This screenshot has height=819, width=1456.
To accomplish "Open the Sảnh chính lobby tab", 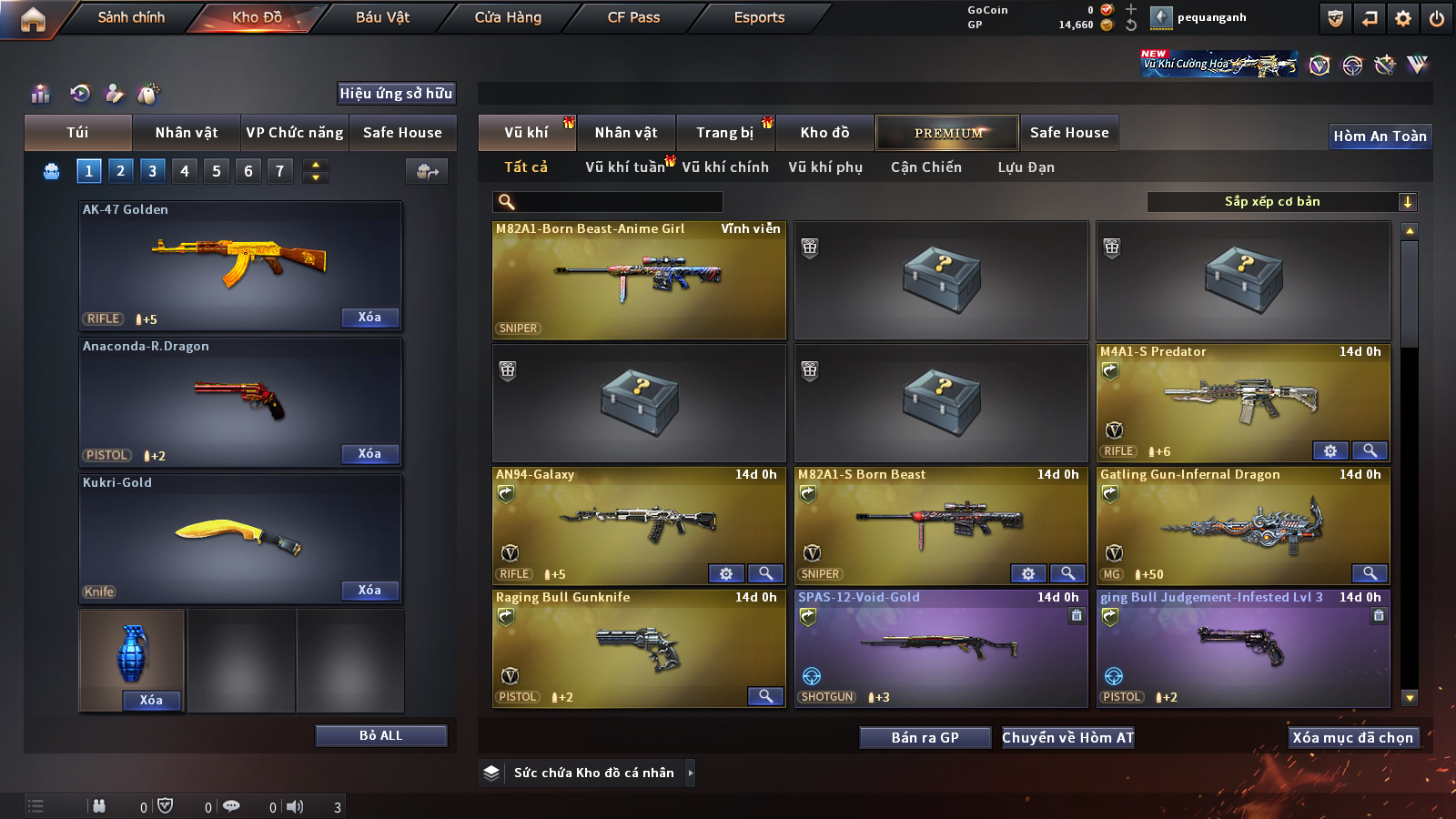I will 131,17.
